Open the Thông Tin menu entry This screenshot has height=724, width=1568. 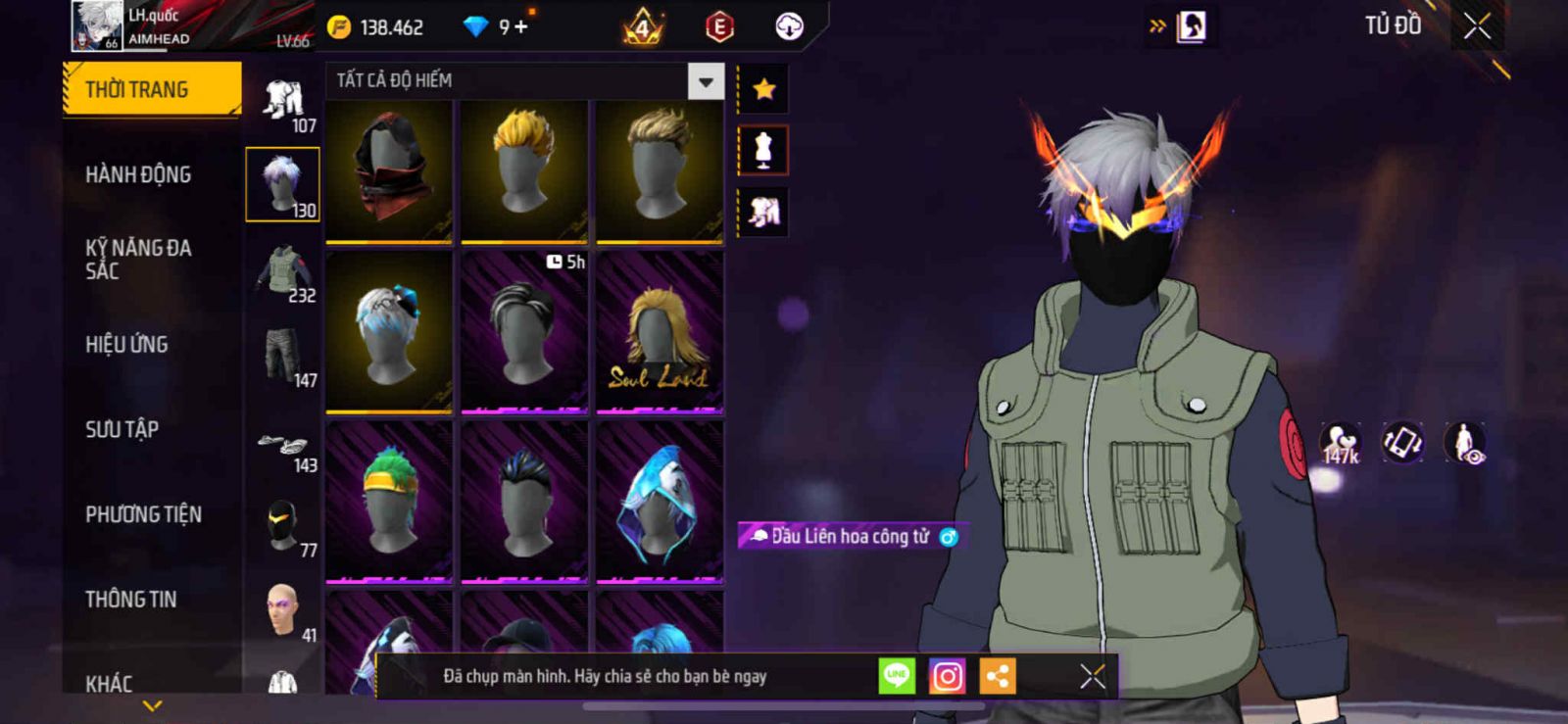tap(130, 600)
